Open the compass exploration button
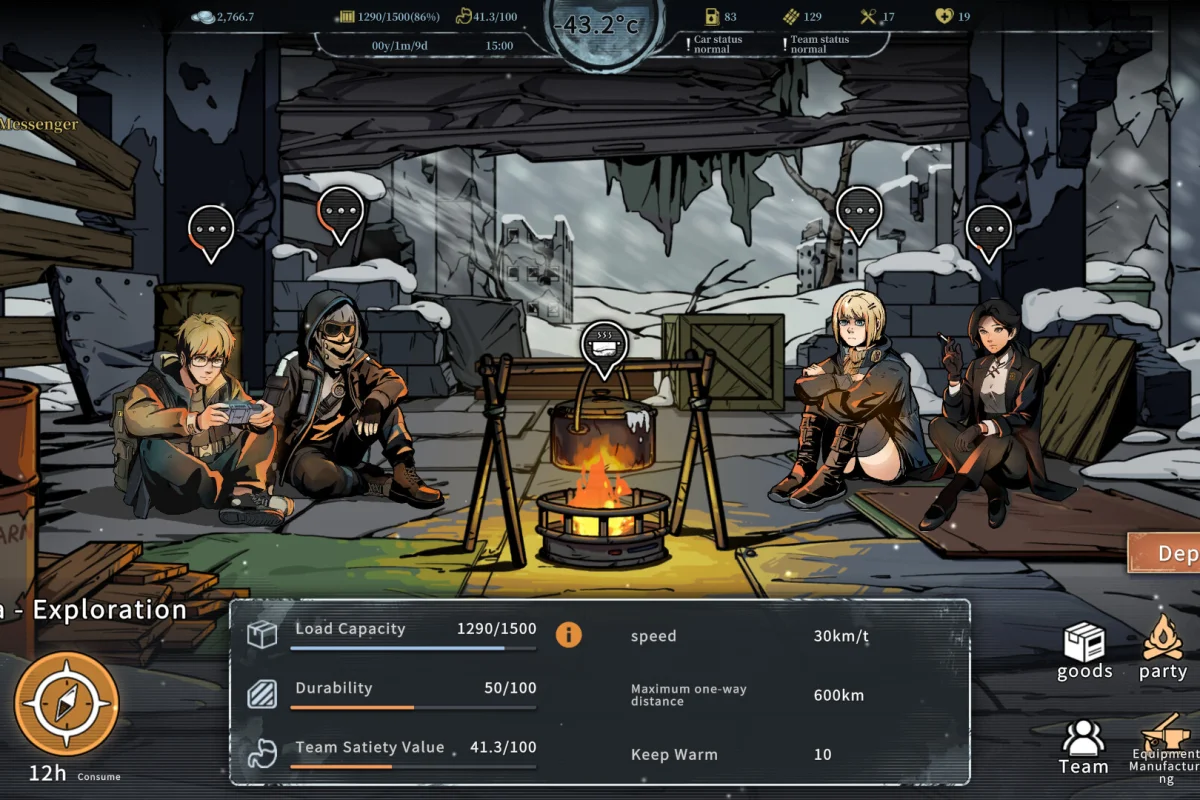The image size is (1200, 800). [x=67, y=704]
